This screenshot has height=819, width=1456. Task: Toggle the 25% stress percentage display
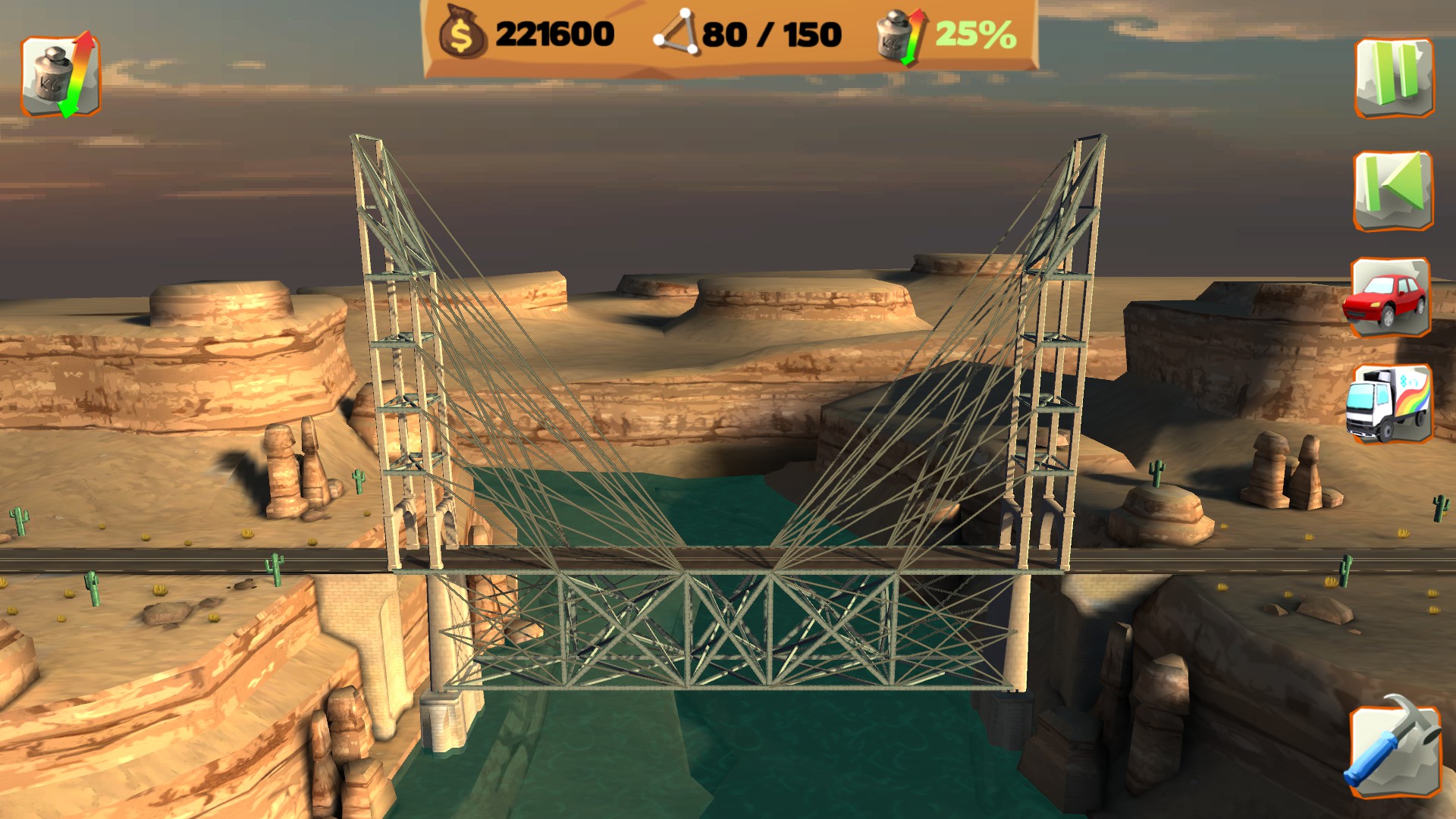click(x=974, y=32)
